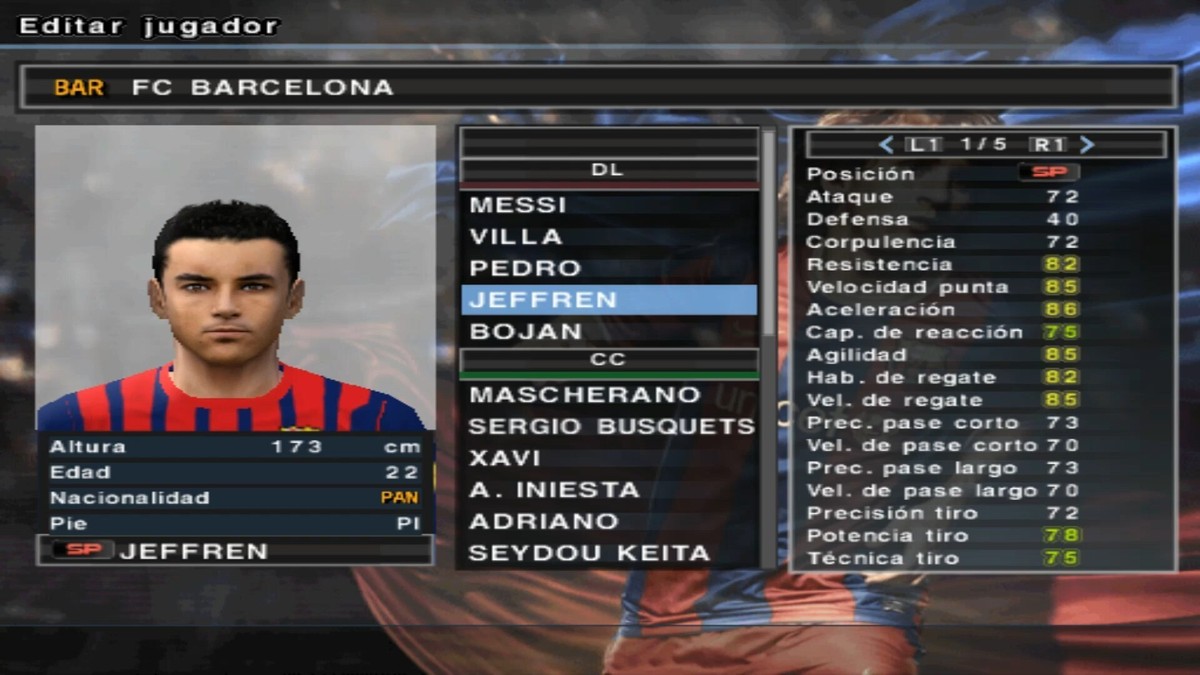Select Xavi in the squad list
The height and width of the screenshot is (675, 1200).
coord(505,458)
